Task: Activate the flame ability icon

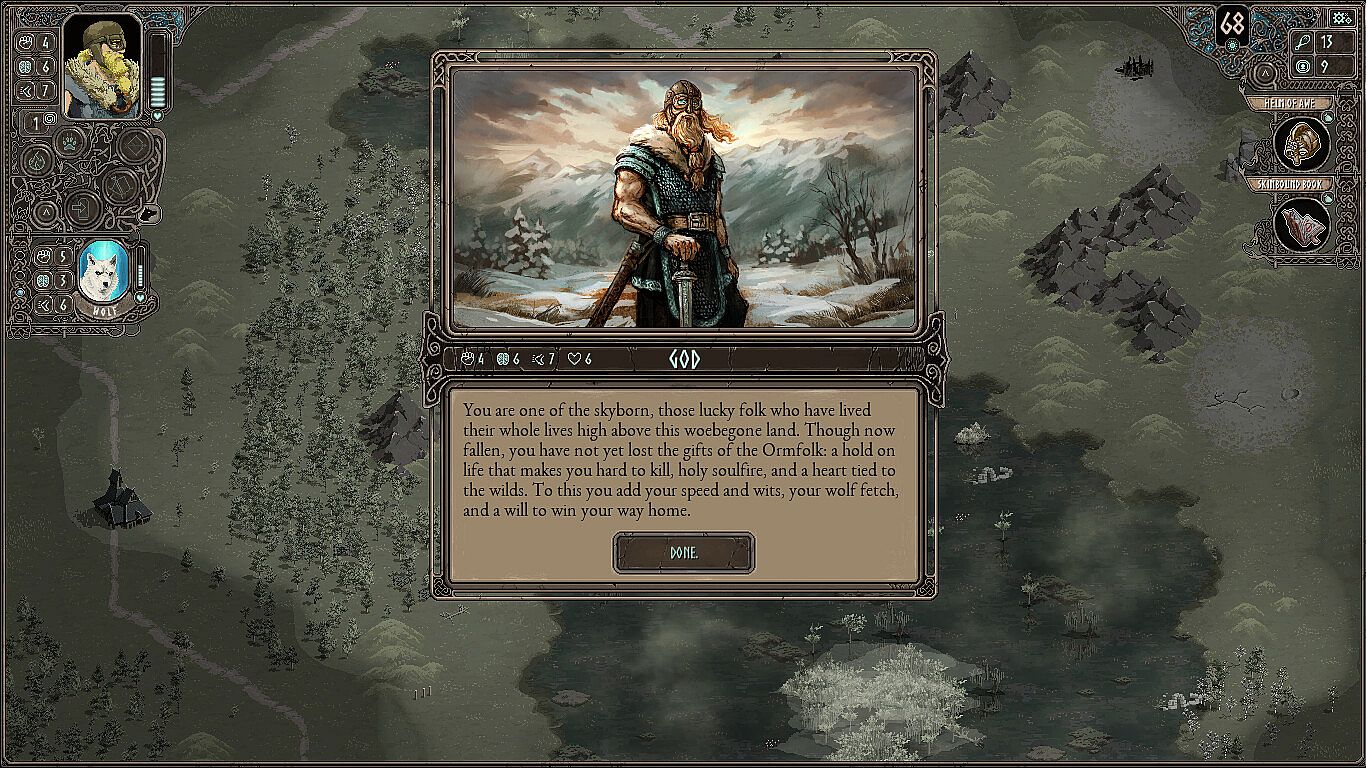Action: pyautogui.click(x=37, y=160)
